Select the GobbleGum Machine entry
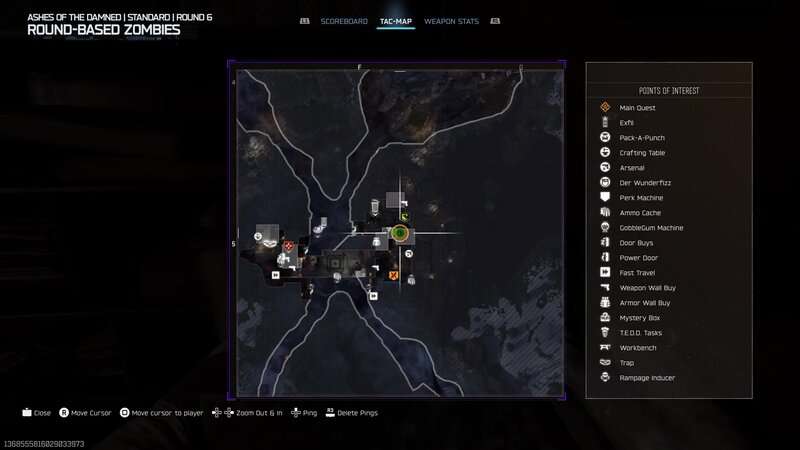Image resolution: width=800 pixels, height=450 pixels. click(651, 227)
